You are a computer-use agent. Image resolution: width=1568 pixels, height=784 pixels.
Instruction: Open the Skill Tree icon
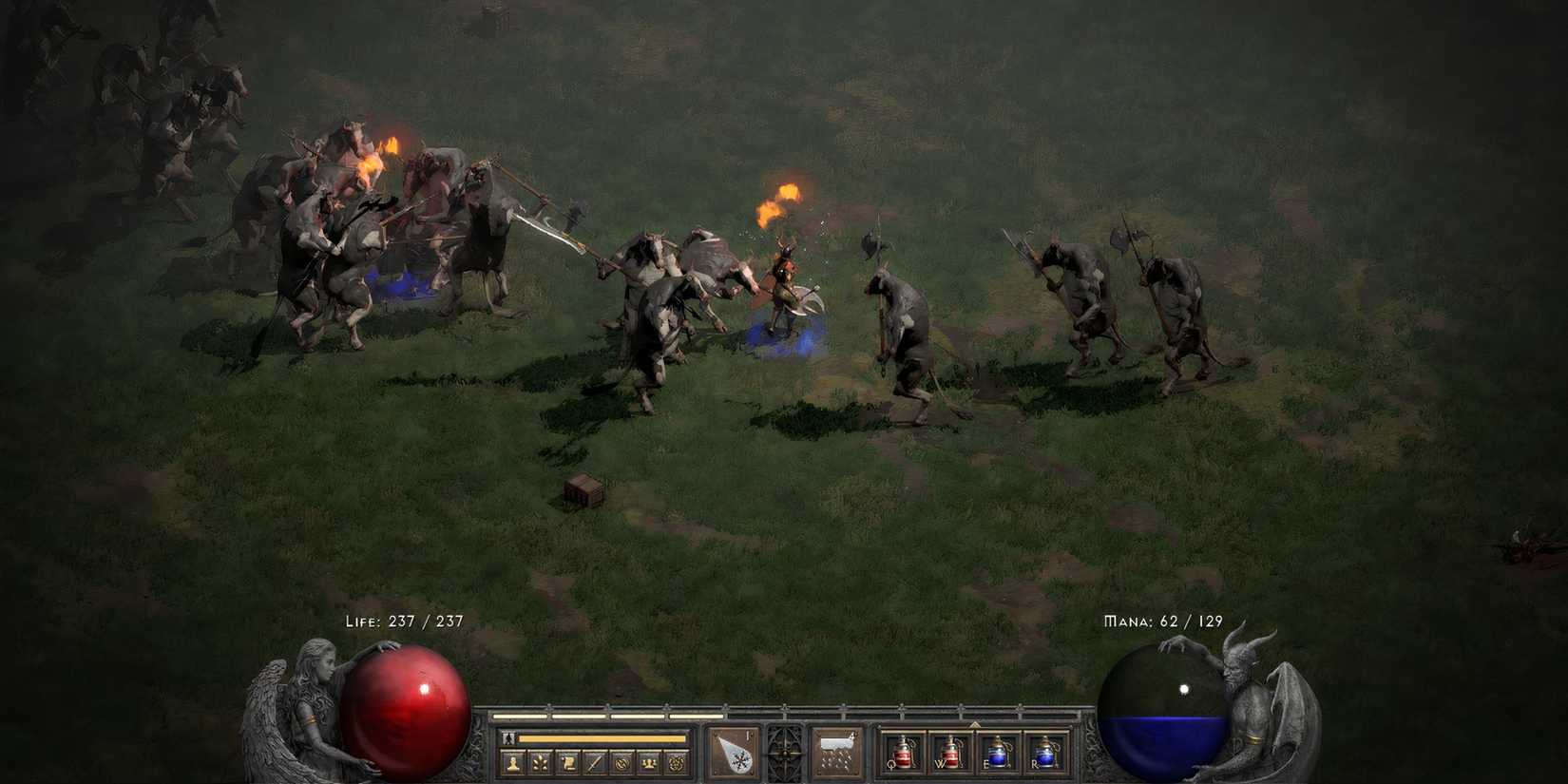point(539,762)
